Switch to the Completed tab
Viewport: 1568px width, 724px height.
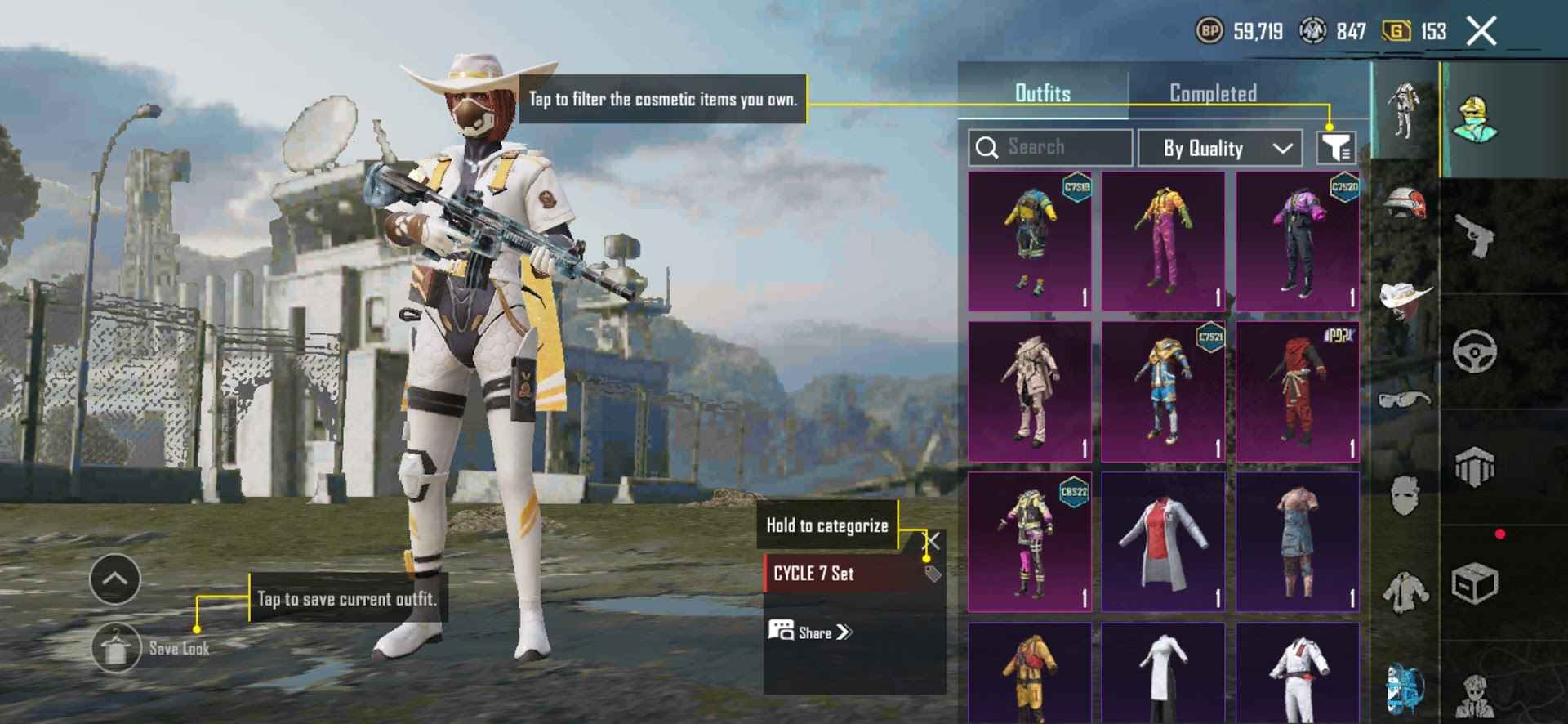(x=1213, y=93)
